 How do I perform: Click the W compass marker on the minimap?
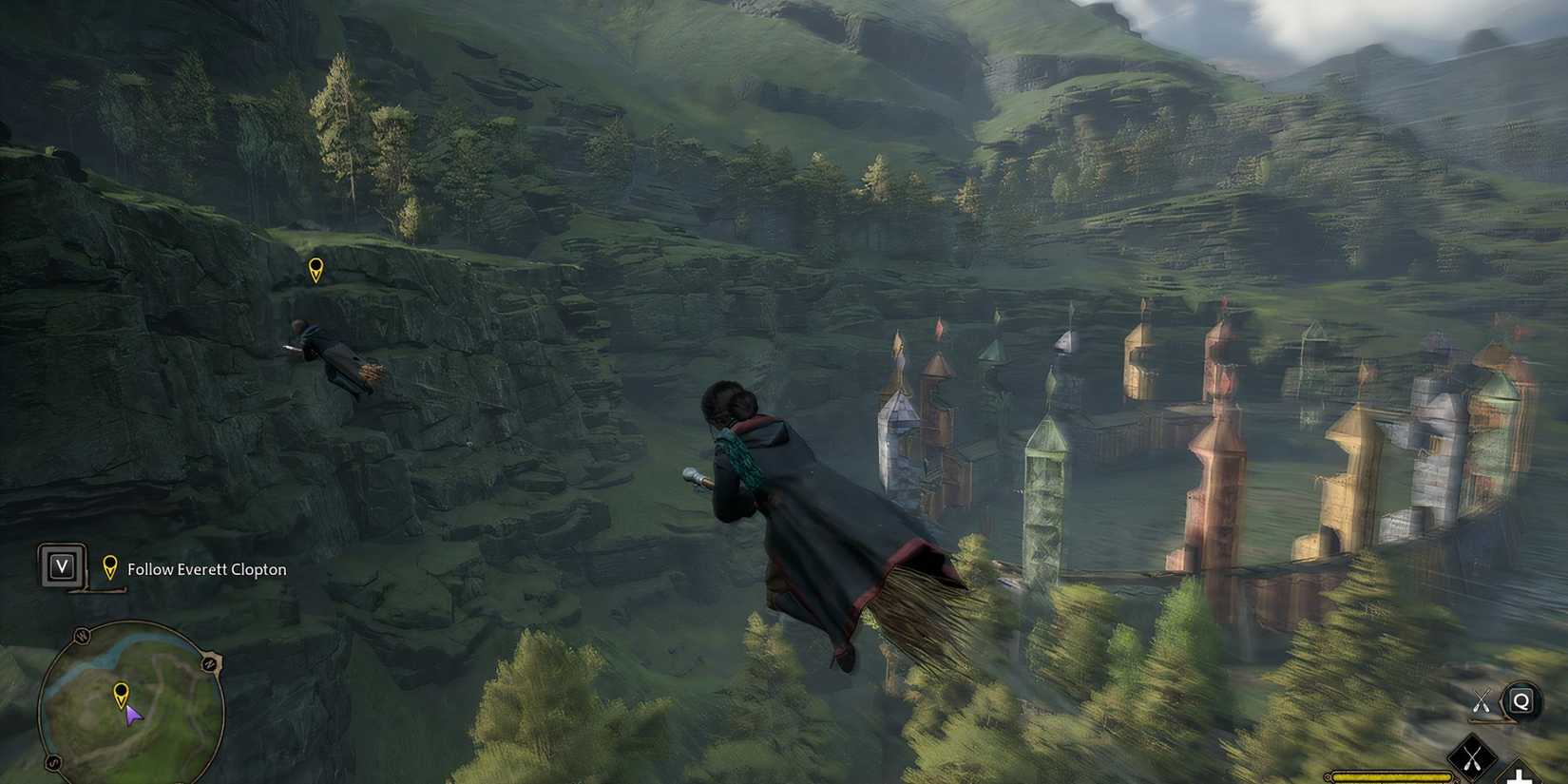point(80,635)
